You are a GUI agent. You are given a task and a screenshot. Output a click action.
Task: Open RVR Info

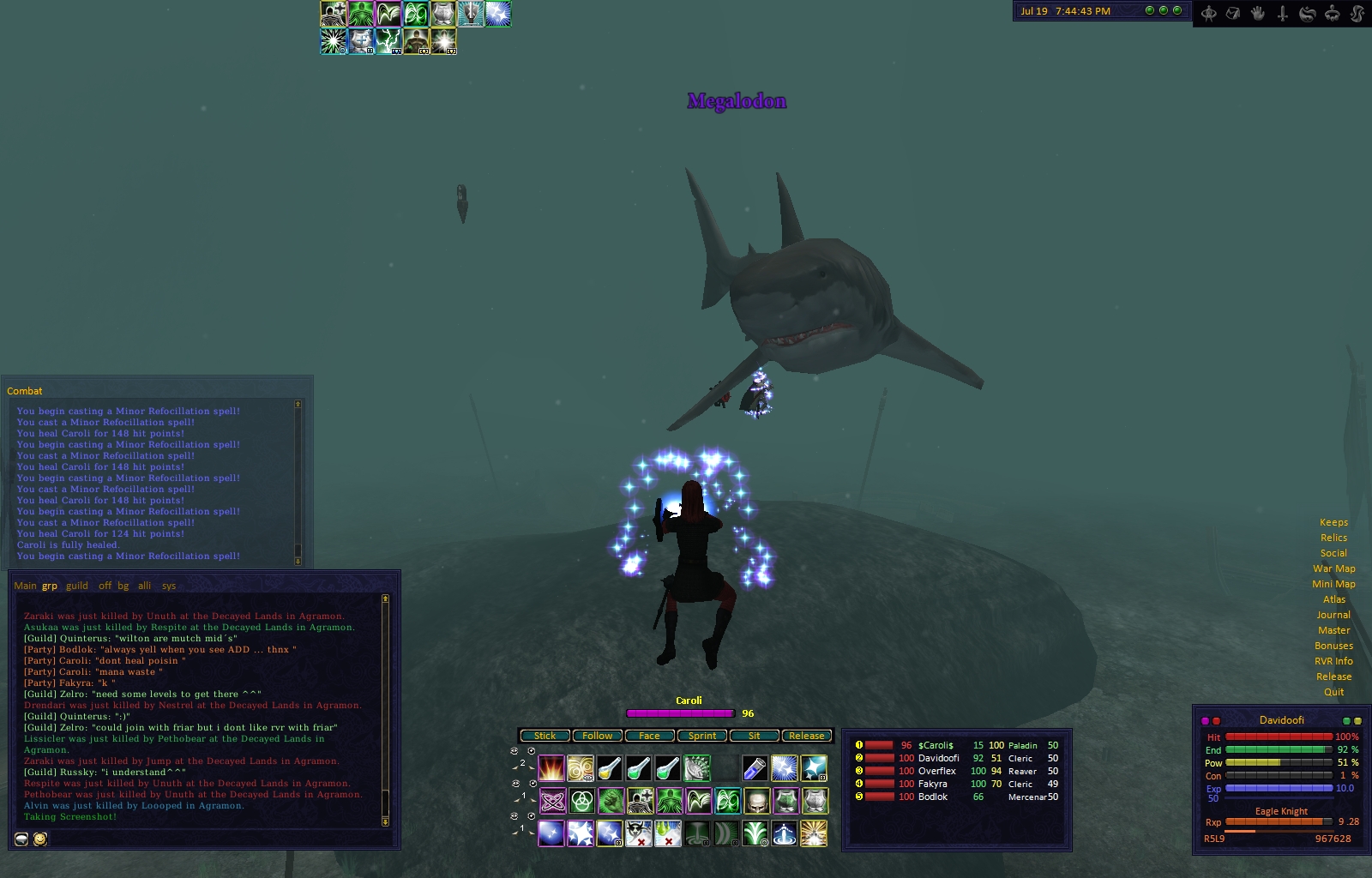point(1333,661)
